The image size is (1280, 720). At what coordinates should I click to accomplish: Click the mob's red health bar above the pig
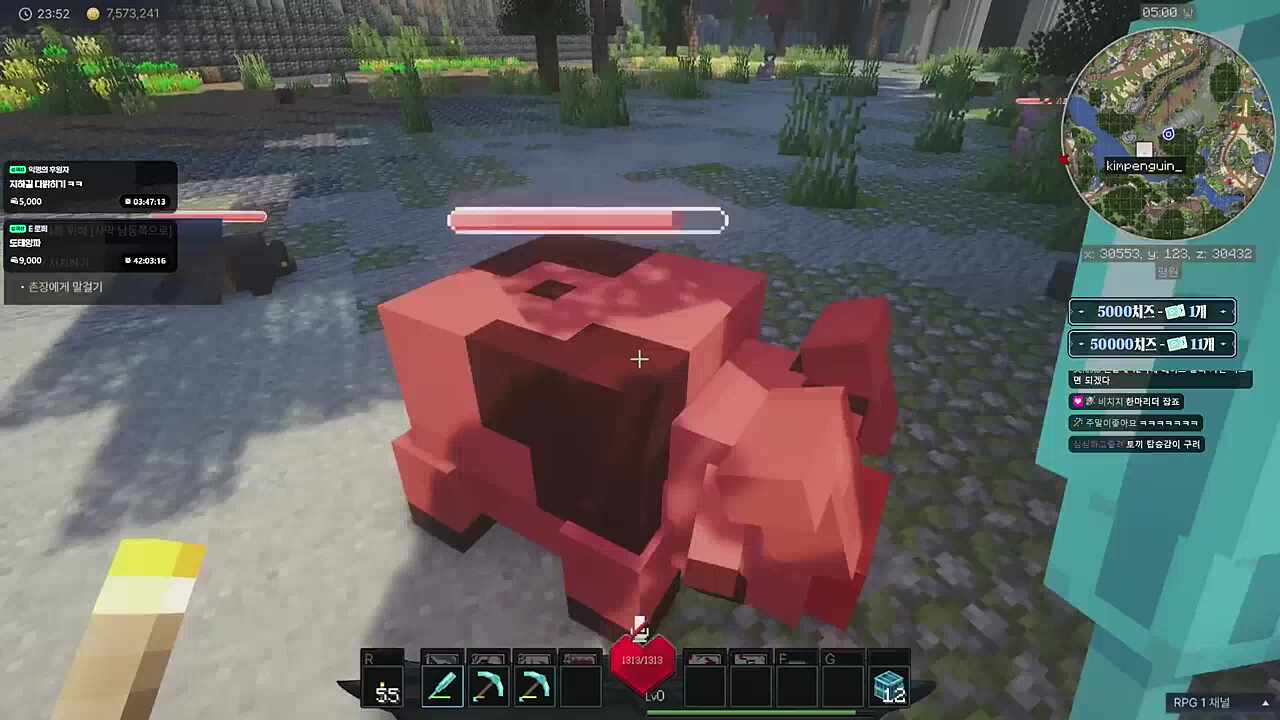(587, 220)
